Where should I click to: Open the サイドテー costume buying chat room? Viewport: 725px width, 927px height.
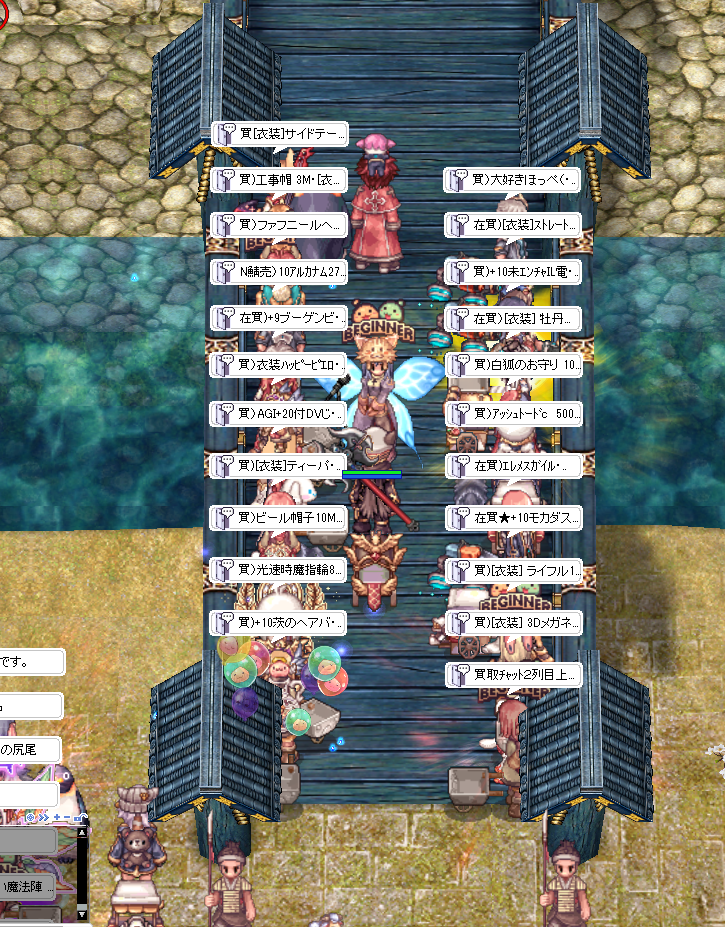pyautogui.click(x=279, y=133)
